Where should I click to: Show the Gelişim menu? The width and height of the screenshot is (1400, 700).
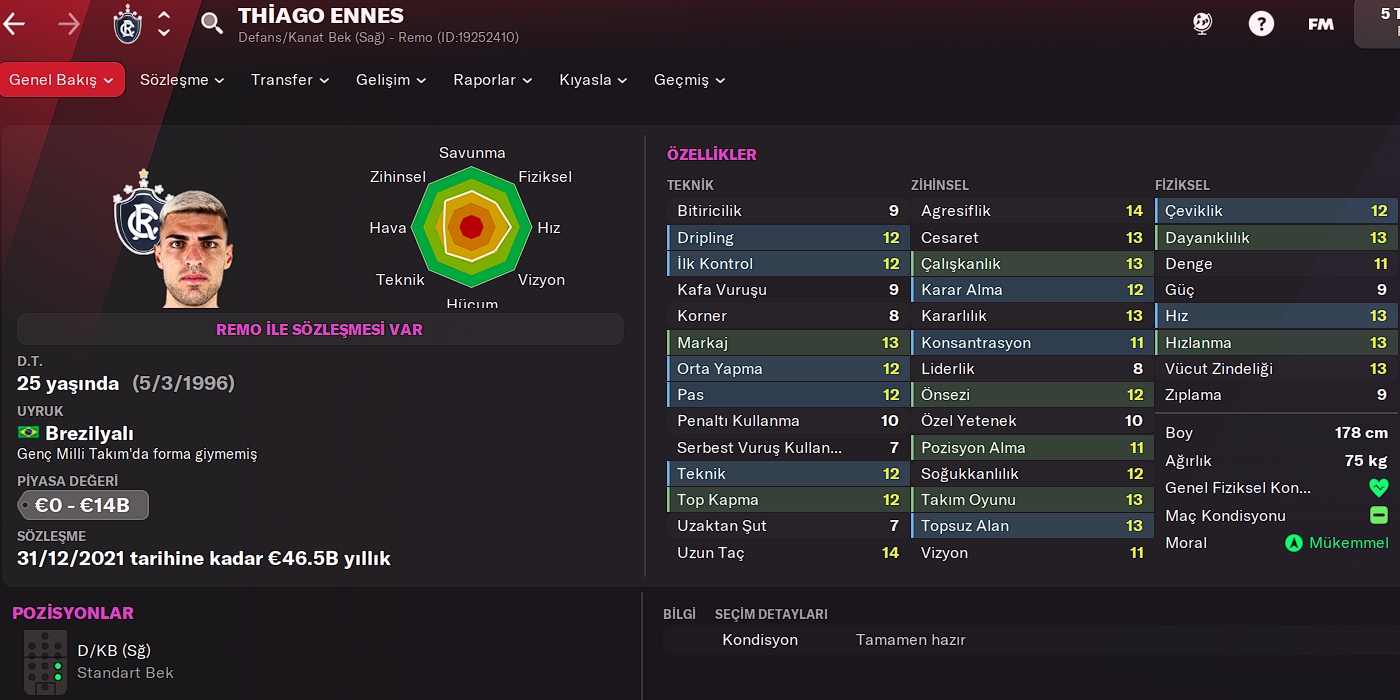tap(390, 80)
